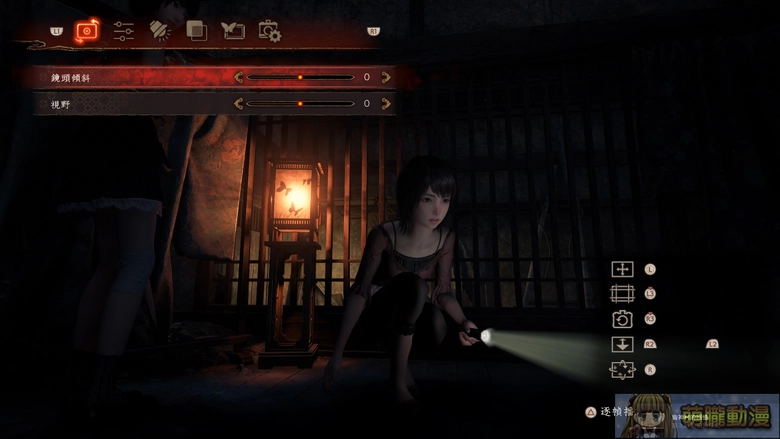Click the 視野 slider track
The width and height of the screenshot is (780, 439).
tap(300, 103)
